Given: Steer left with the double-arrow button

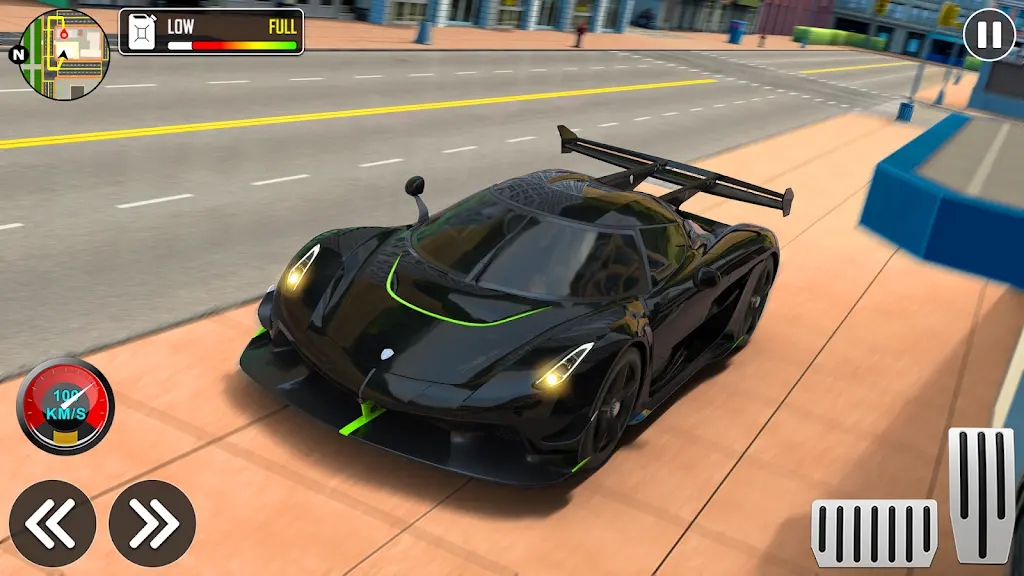Looking at the screenshot, I should 52,523.
